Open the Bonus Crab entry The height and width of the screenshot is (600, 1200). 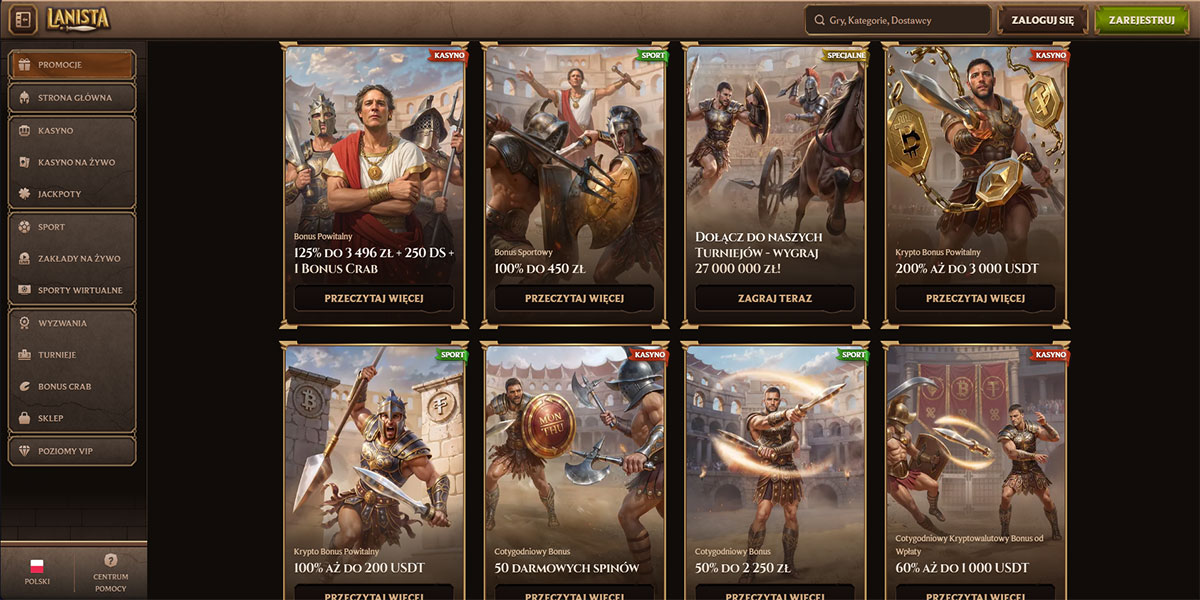pyautogui.click(x=71, y=386)
